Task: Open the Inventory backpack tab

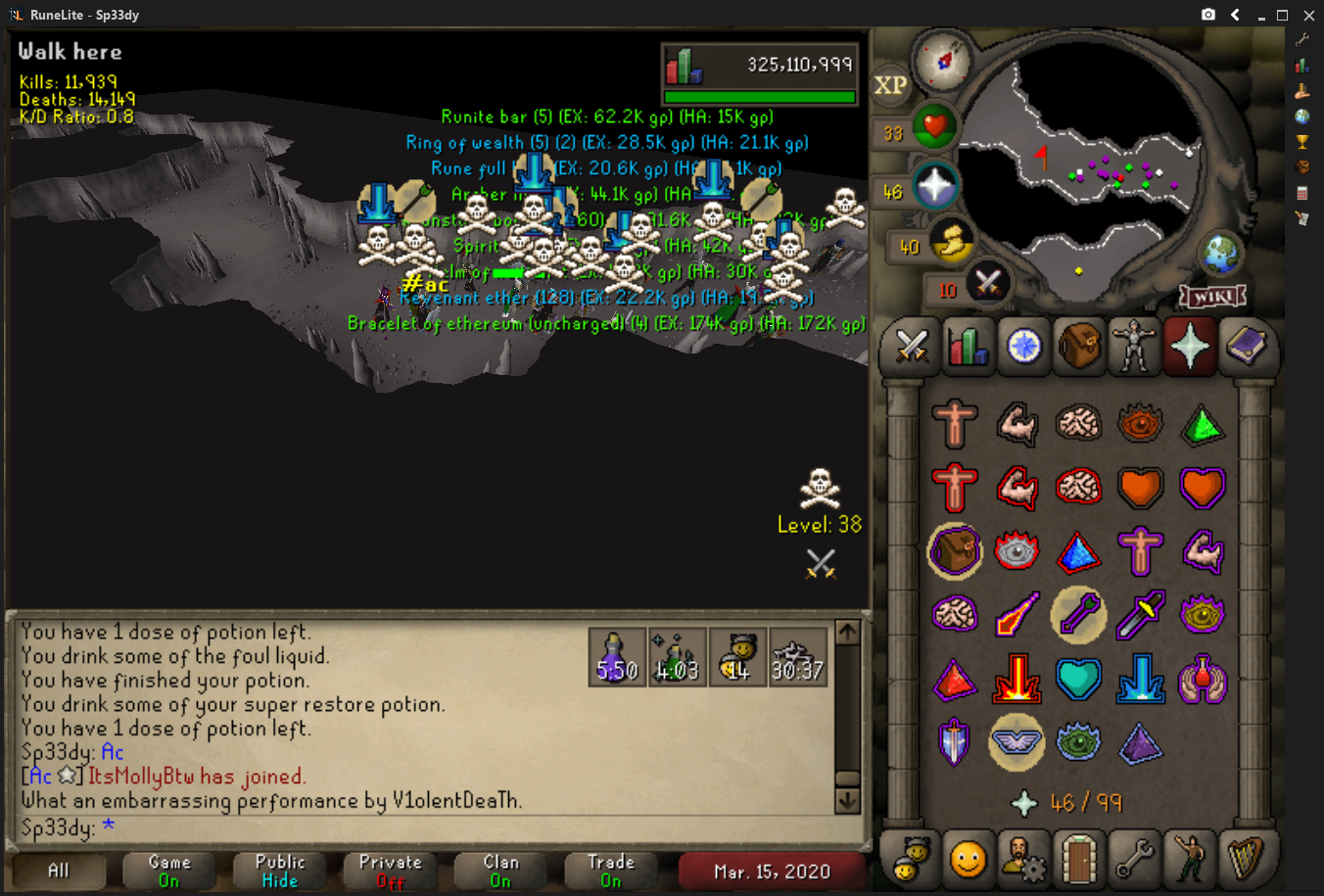Action: click(x=1078, y=347)
